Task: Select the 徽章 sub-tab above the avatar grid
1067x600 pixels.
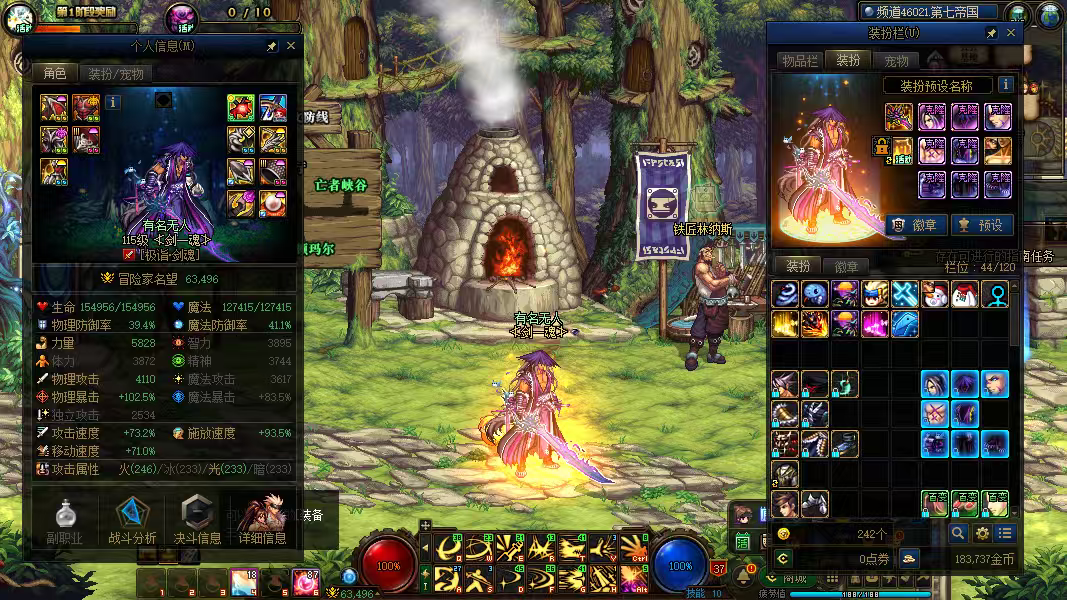Action: (846, 266)
